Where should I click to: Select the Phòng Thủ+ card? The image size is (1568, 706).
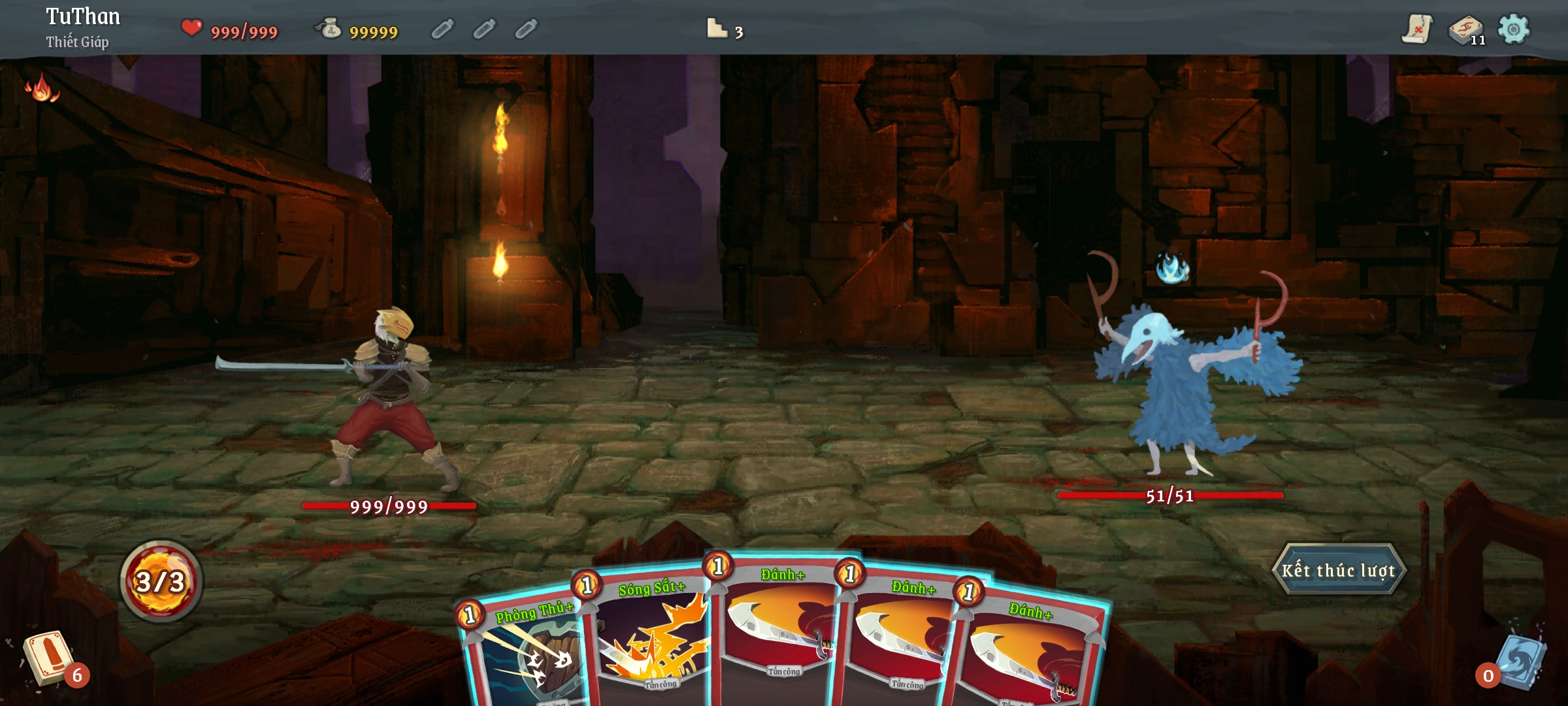[x=523, y=654]
